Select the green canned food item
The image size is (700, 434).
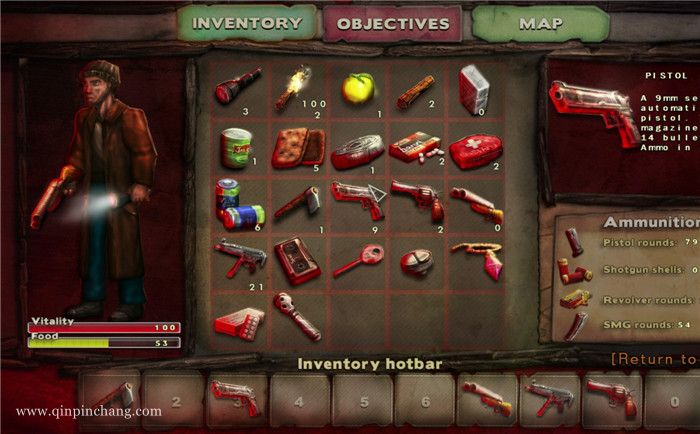237,146
